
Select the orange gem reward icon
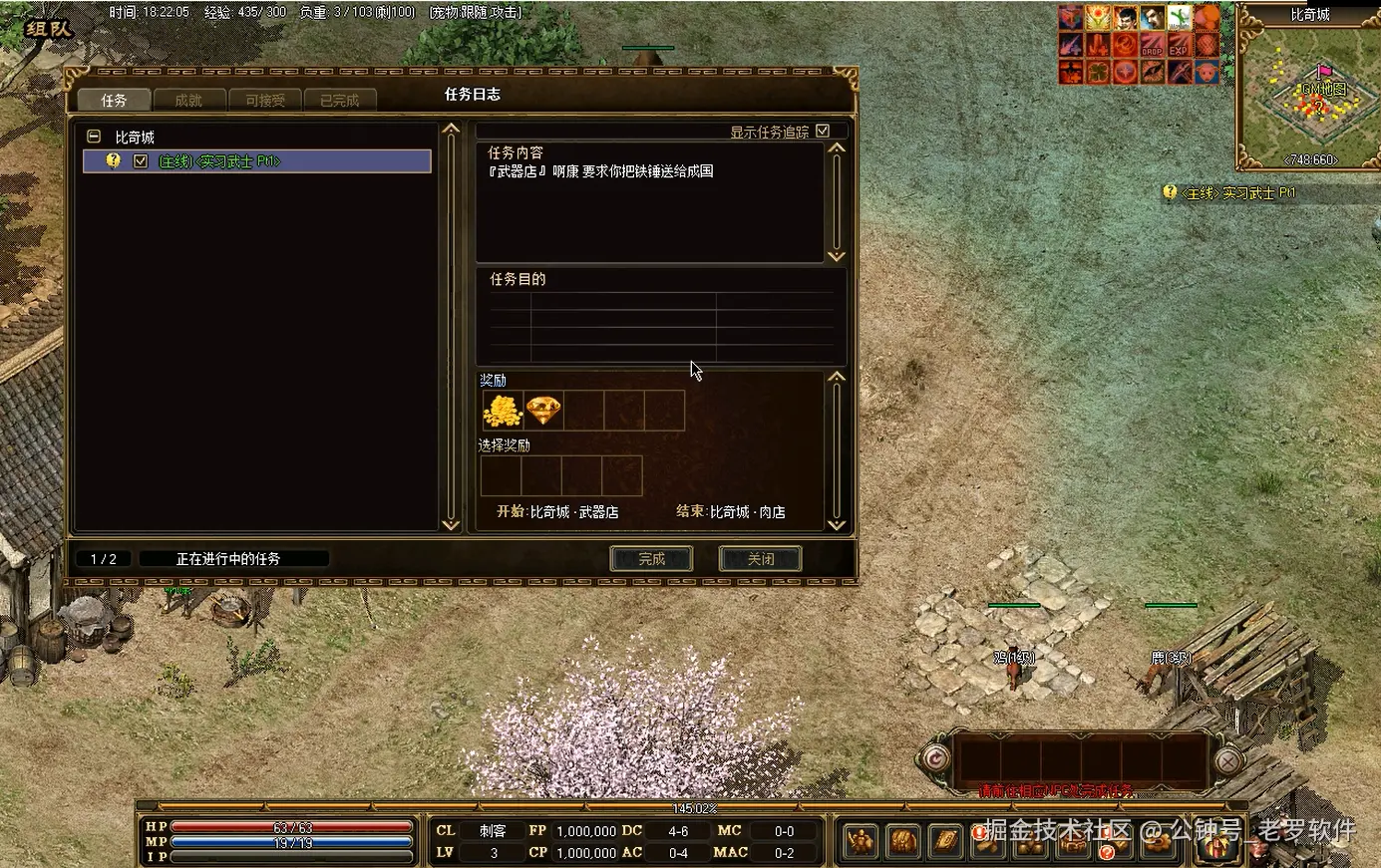point(543,411)
